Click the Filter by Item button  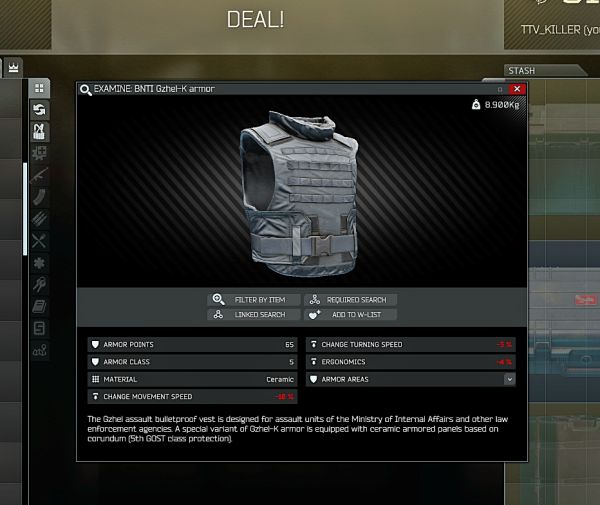coord(254,299)
